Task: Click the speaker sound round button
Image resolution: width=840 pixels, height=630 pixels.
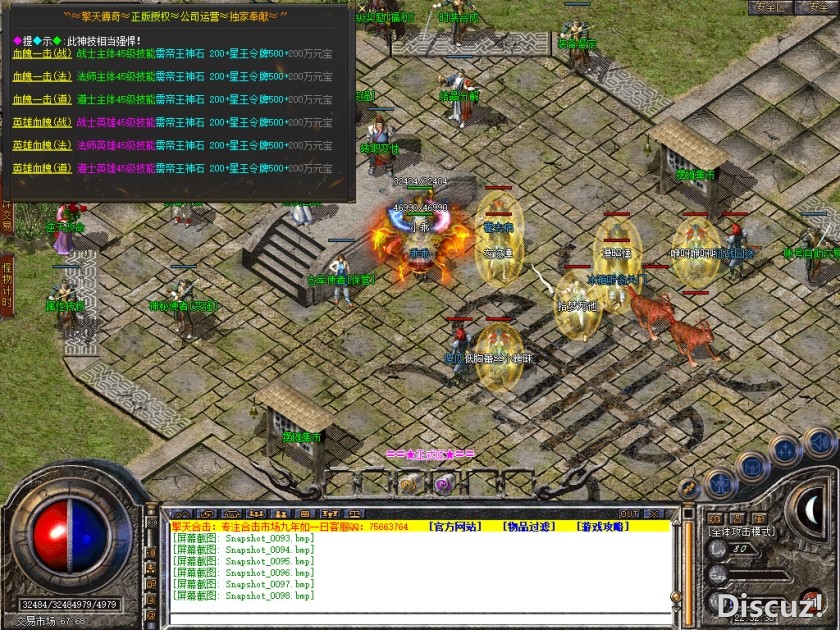Action: [x=820, y=443]
